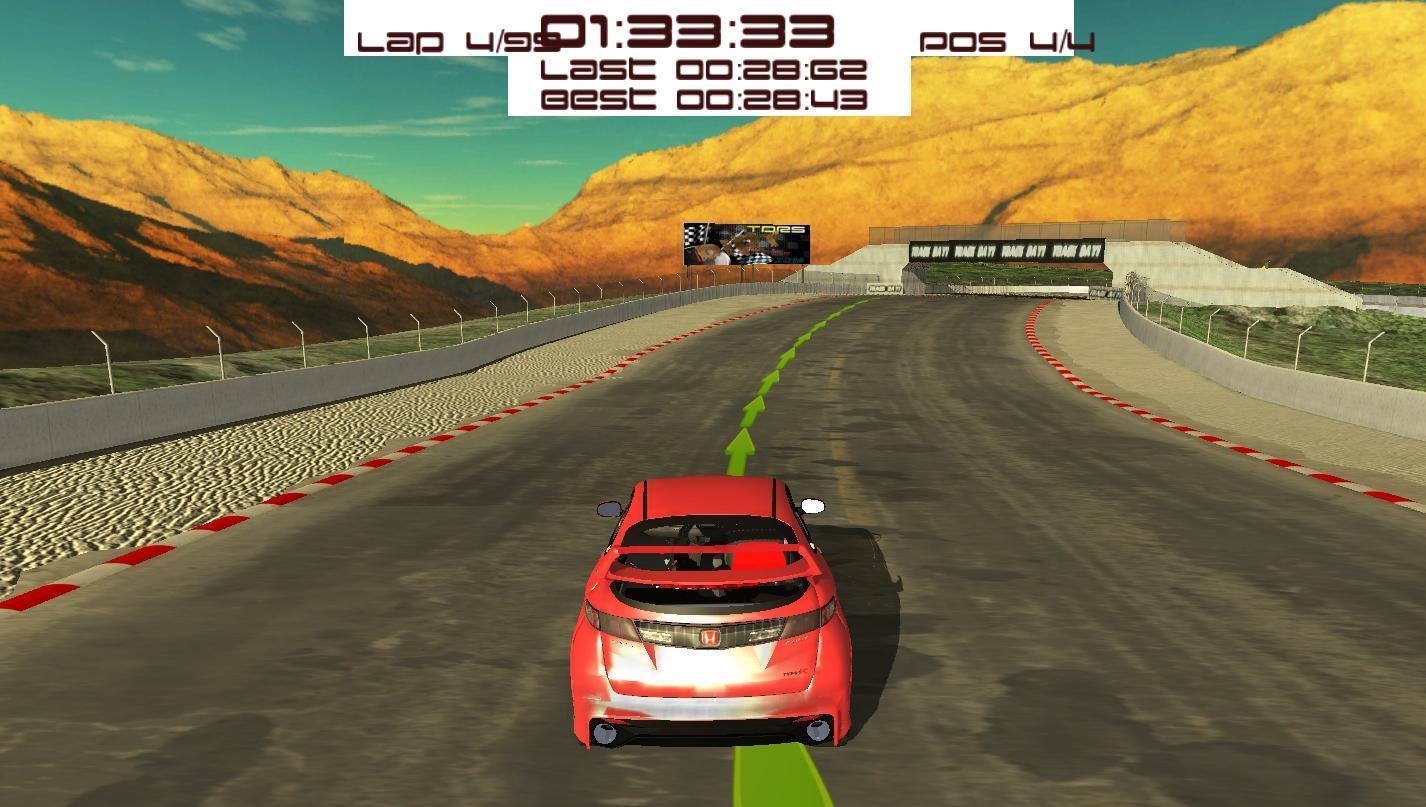Image resolution: width=1426 pixels, height=807 pixels.
Task: Select the left side mirror of the car
Action: [x=609, y=508]
